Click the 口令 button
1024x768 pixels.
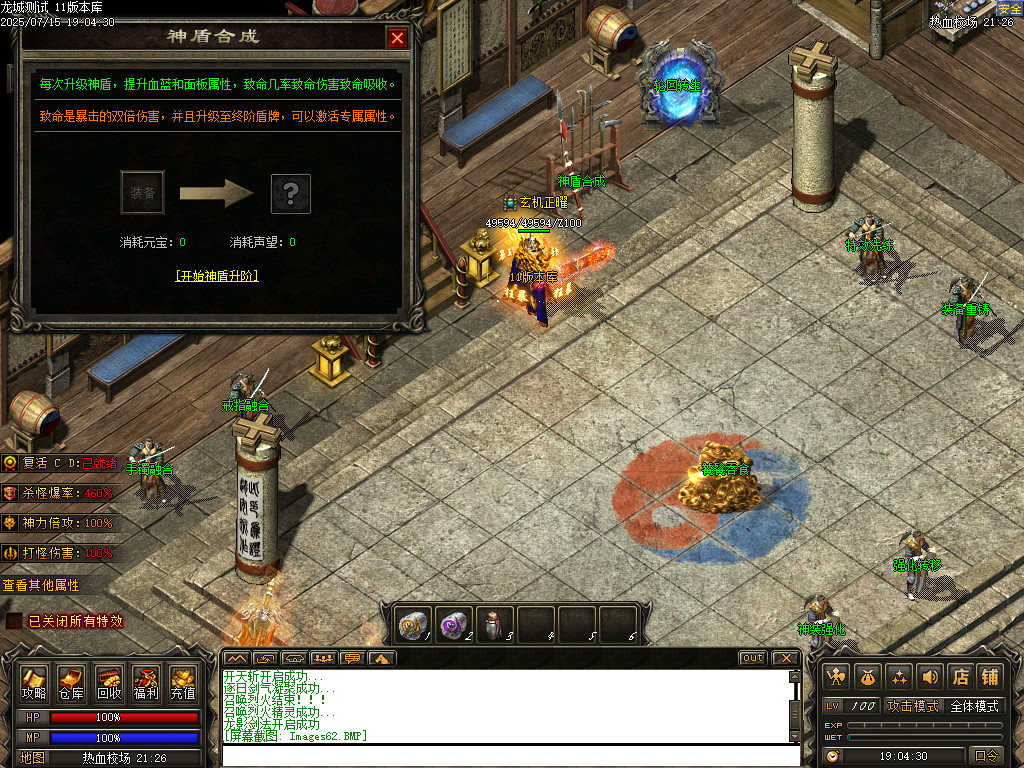coord(986,756)
